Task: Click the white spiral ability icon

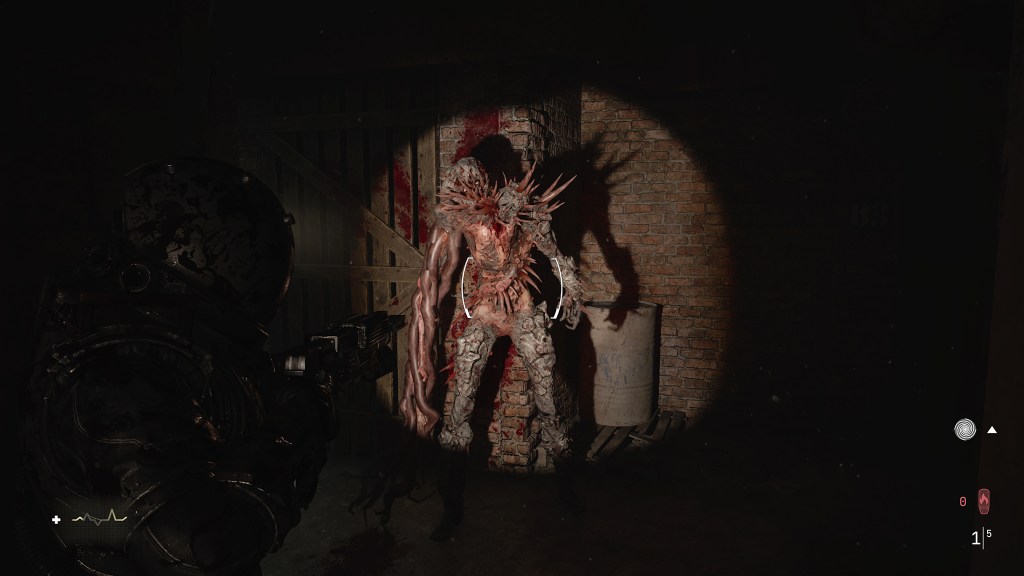Action: tap(964, 430)
